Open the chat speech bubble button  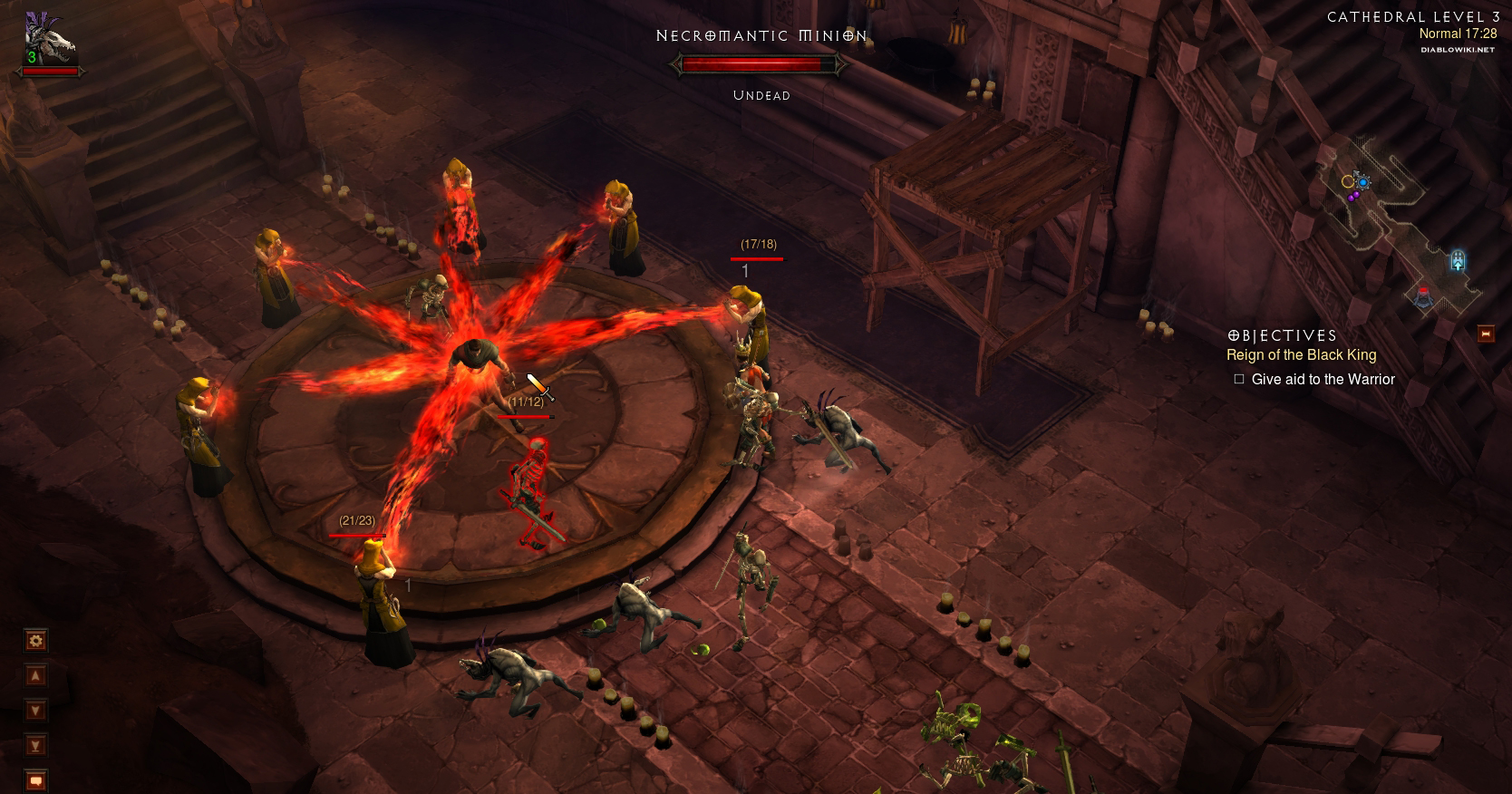(x=35, y=779)
